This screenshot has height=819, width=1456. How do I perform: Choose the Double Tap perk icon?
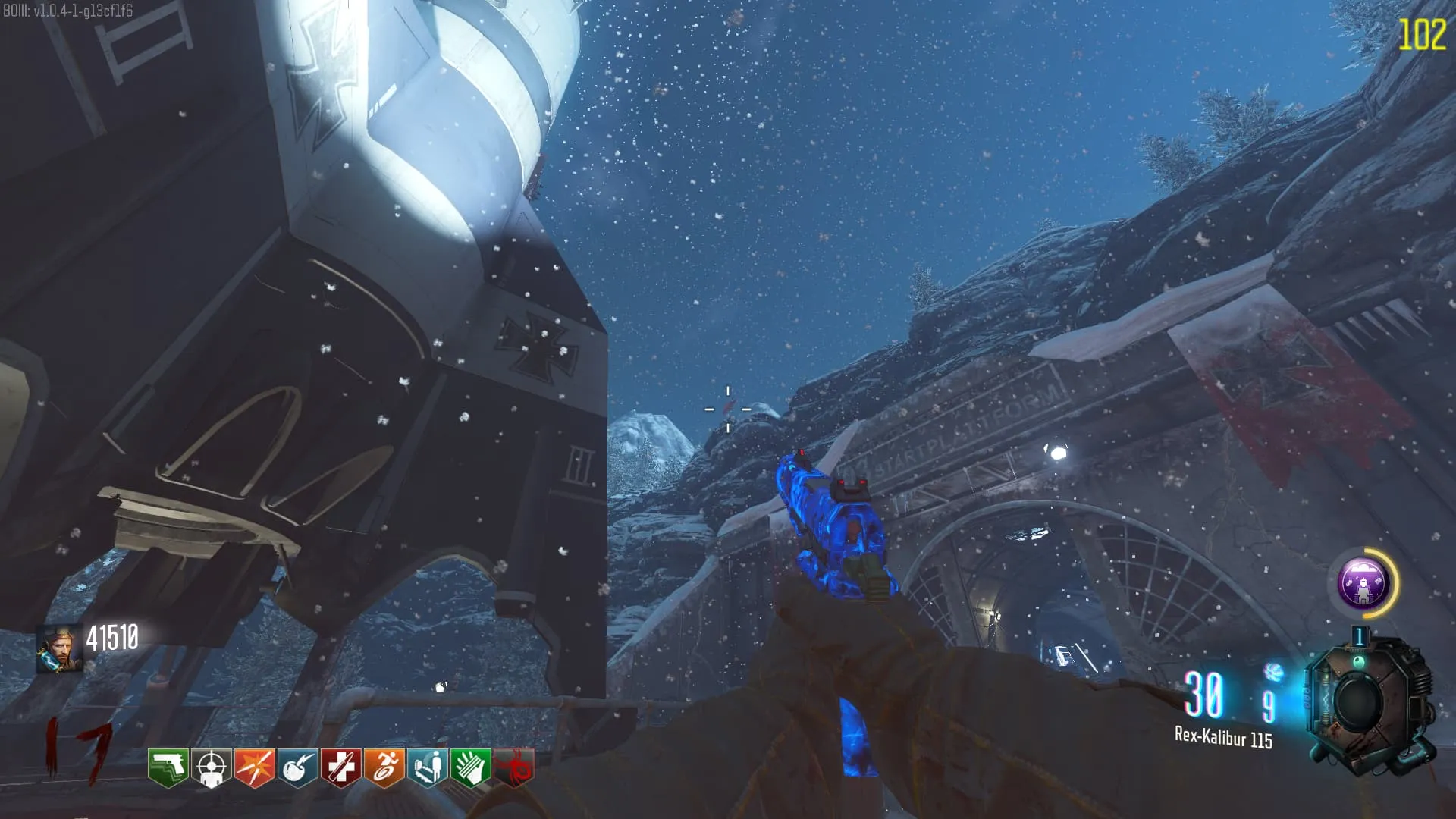click(255, 767)
